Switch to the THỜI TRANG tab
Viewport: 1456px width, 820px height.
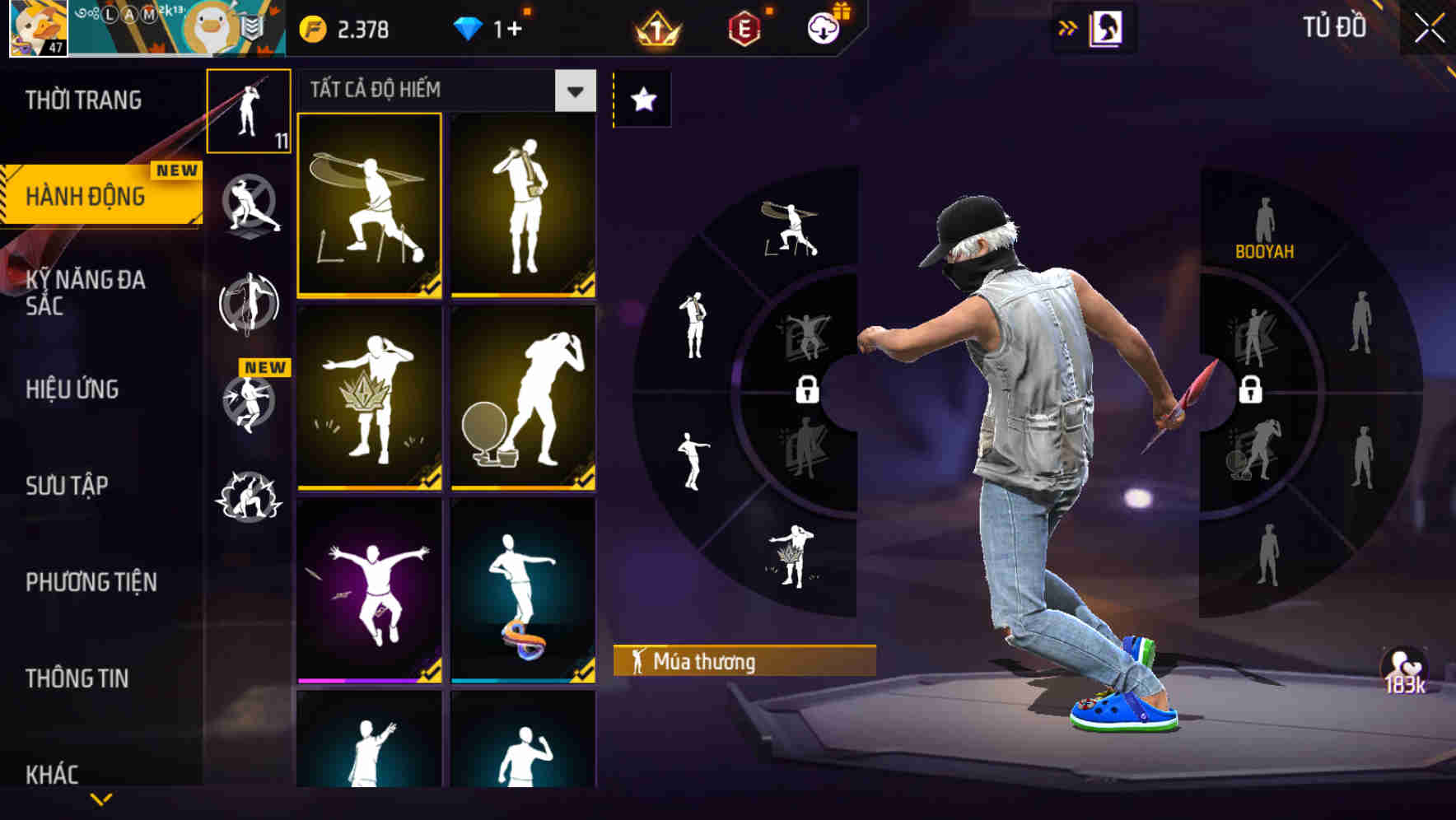84,99
